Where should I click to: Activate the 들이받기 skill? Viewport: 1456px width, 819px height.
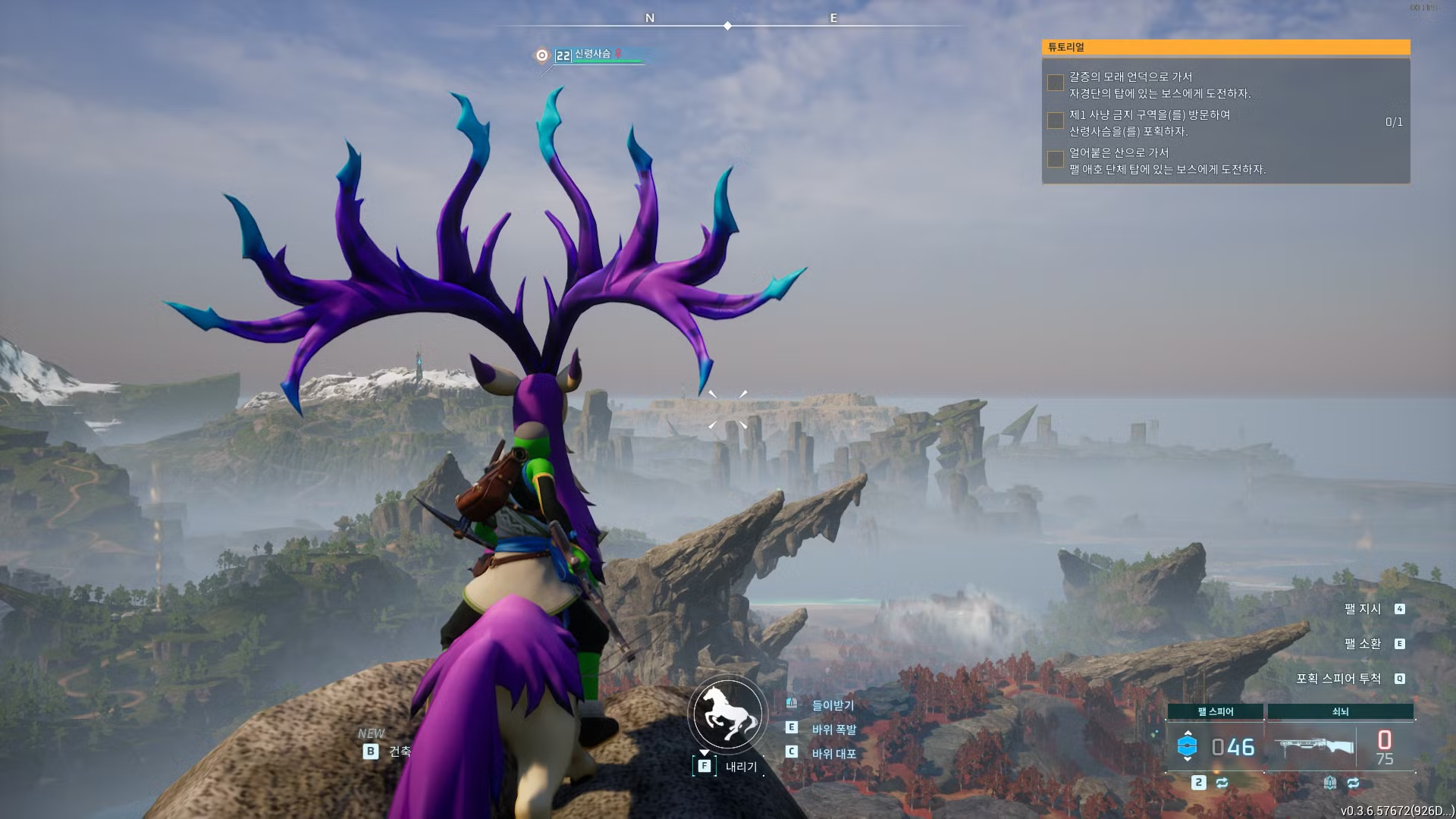point(833,705)
